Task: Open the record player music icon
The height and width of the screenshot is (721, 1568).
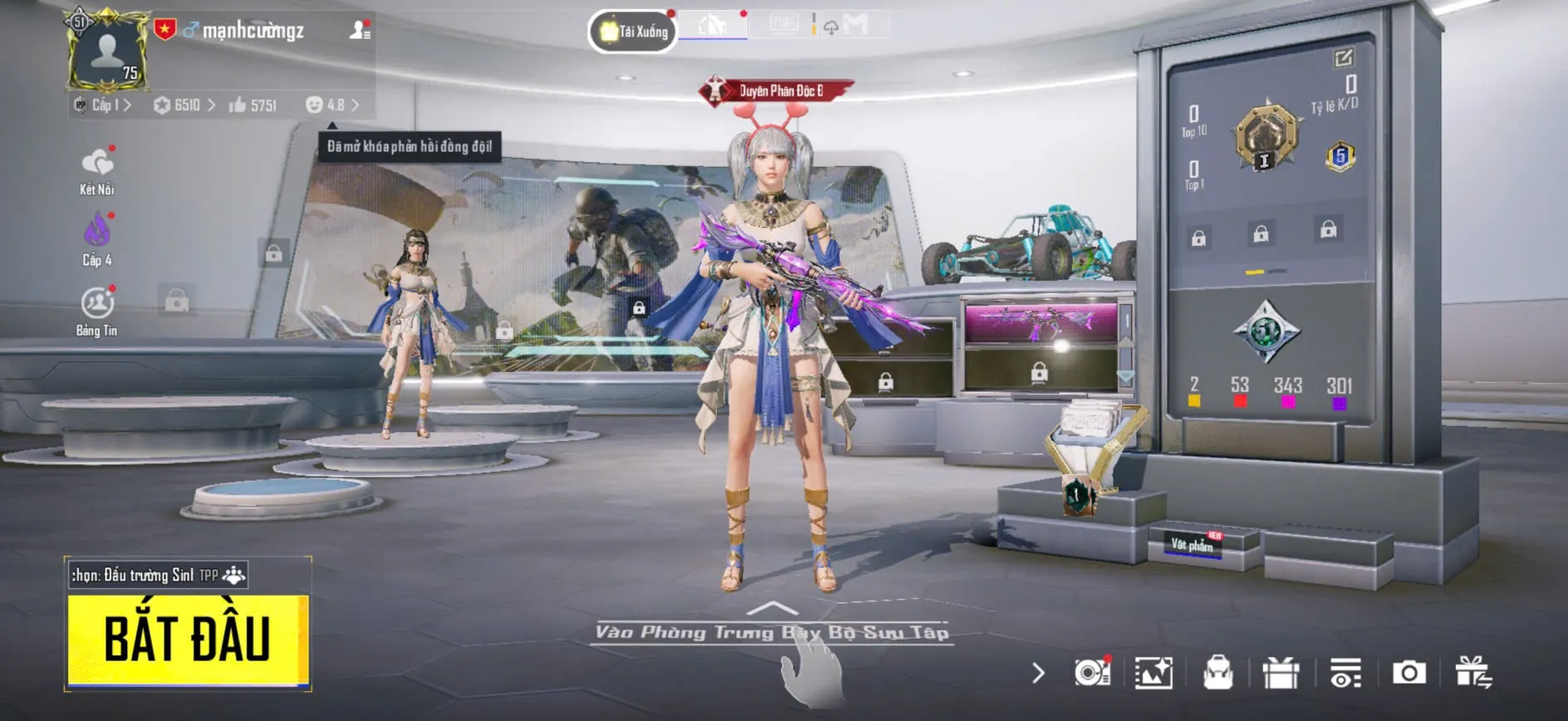Action: click(1092, 672)
